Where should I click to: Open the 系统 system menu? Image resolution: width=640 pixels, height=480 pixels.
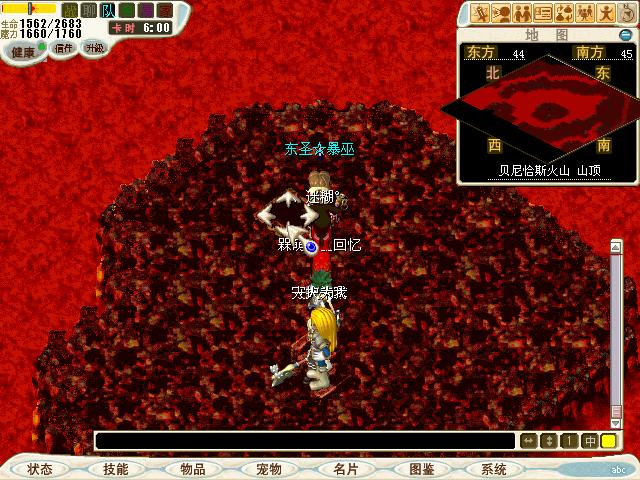[494, 469]
